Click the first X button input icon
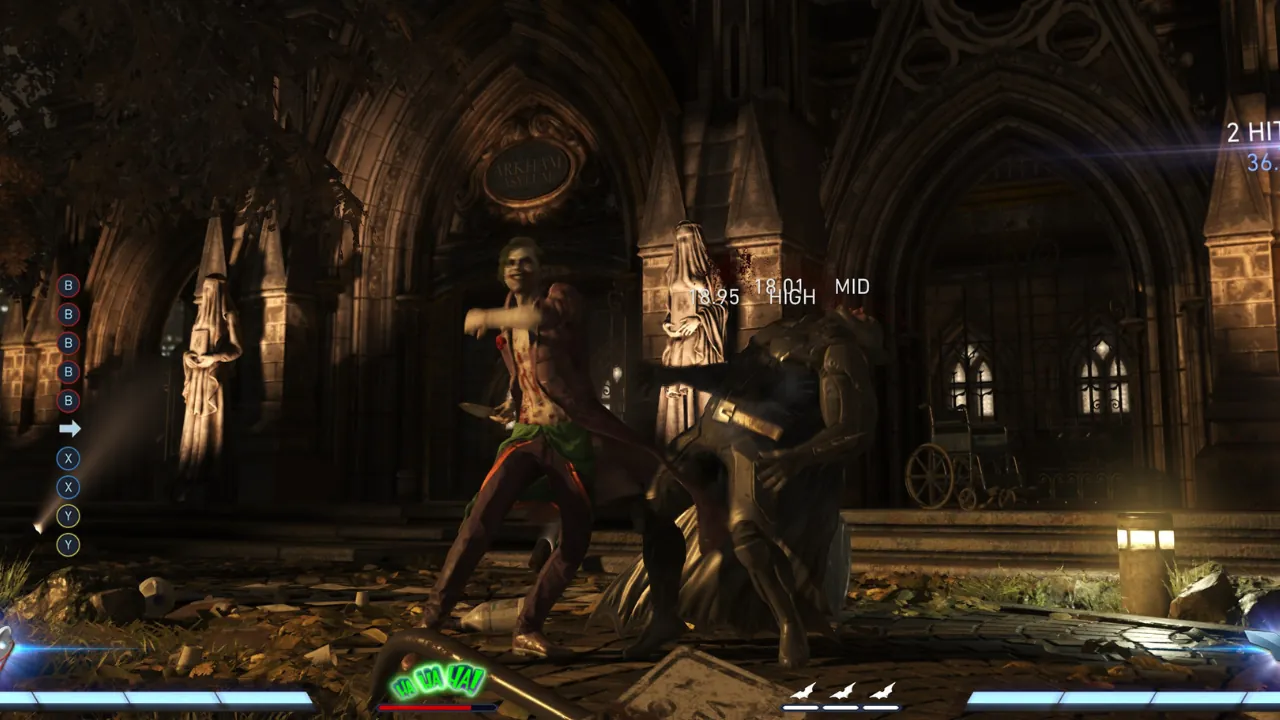Screen dimensions: 1280x720 tap(68, 460)
